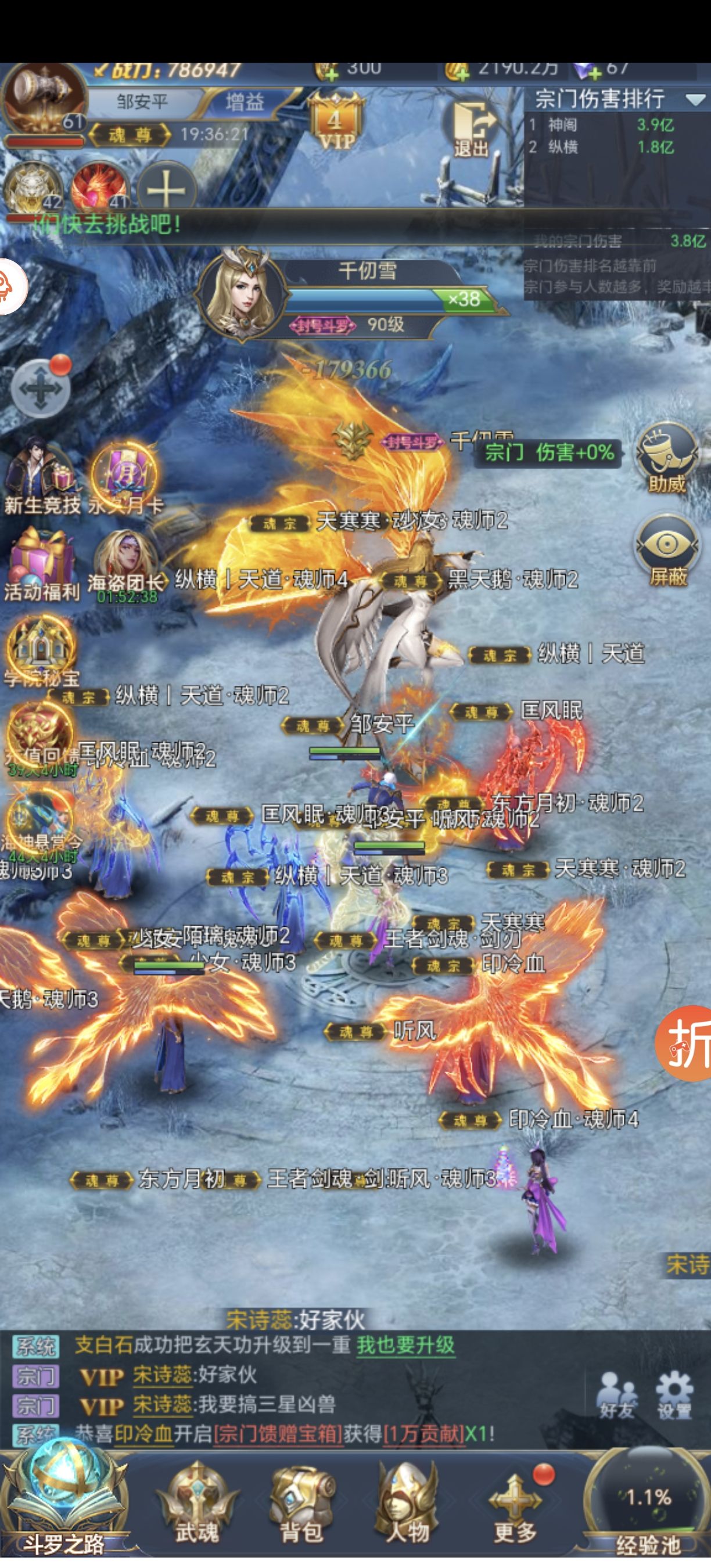Open the 设置 gear settings
This screenshot has height=1568, width=711.
tap(674, 1394)
